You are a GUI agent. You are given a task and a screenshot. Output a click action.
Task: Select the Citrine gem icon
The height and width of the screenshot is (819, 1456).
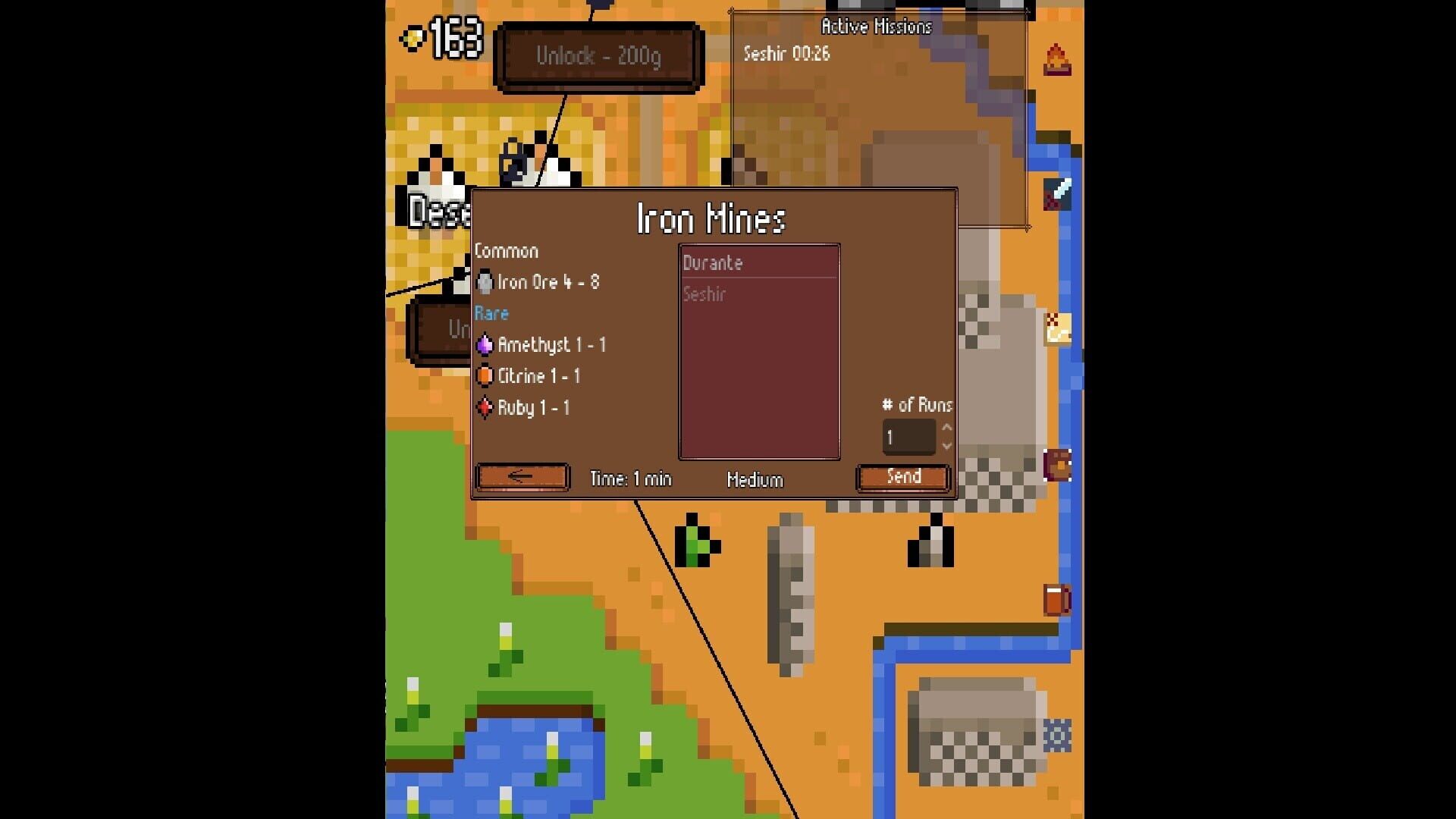485,376
